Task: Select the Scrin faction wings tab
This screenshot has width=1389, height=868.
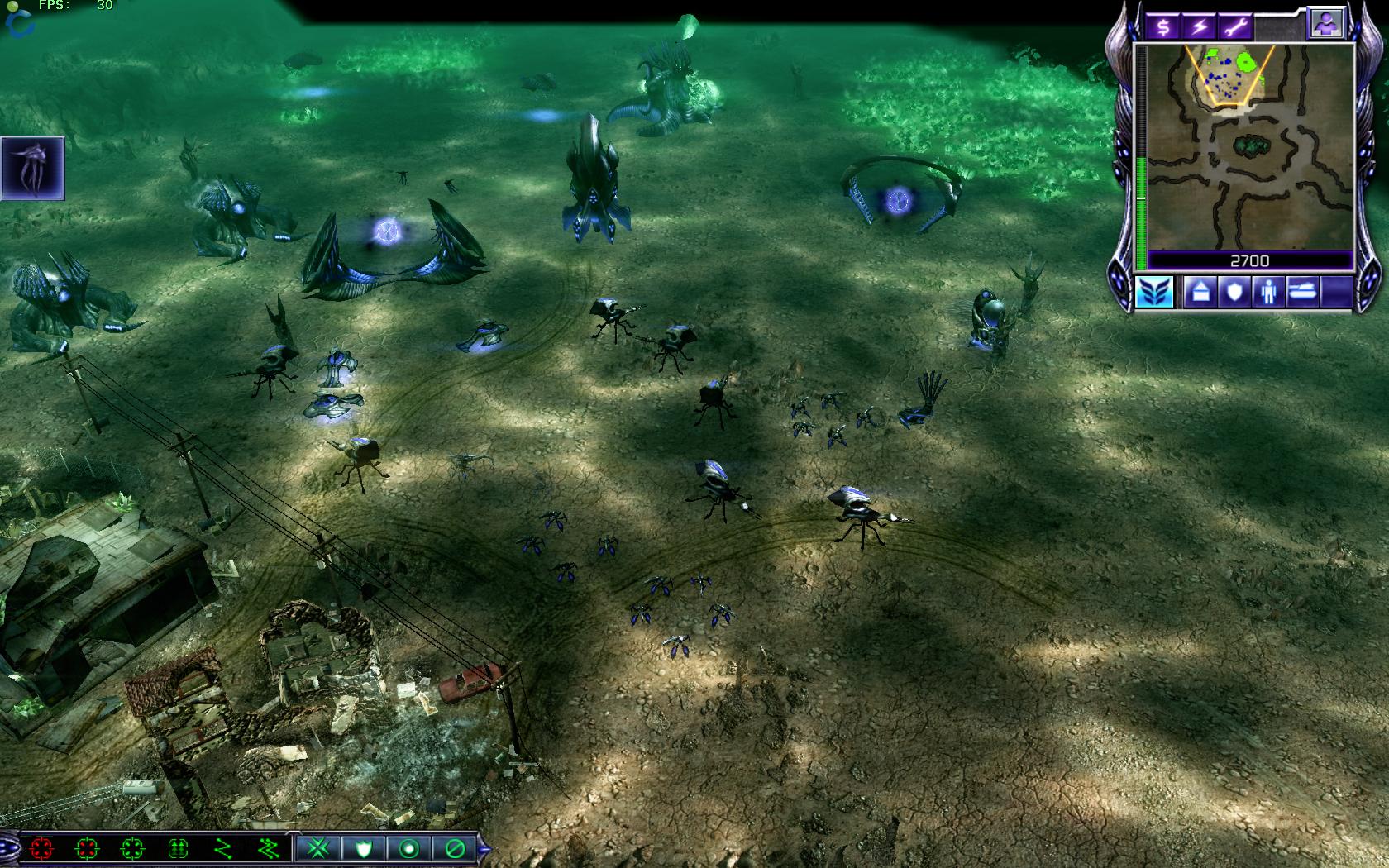Action: click(x=1153, y=292)
